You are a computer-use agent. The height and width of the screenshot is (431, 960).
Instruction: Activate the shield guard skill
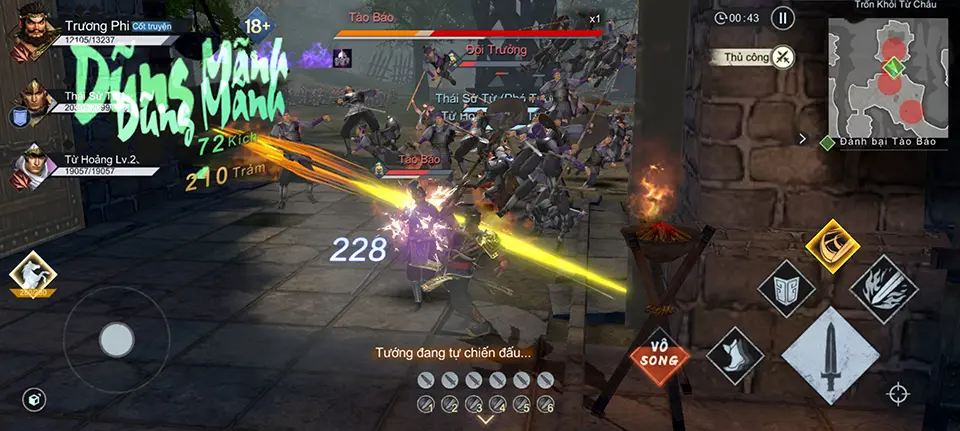(x=786, y=289)
